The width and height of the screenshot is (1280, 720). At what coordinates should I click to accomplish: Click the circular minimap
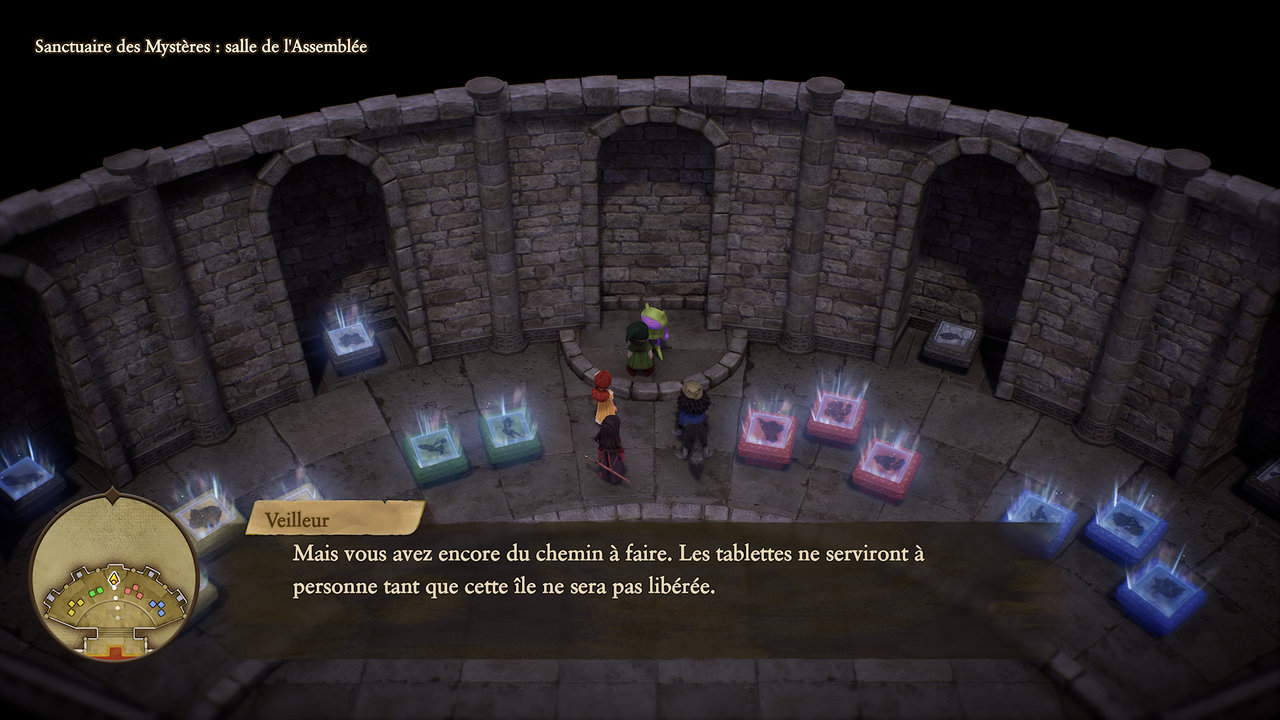pyautogui.click(x=113, y=576)
